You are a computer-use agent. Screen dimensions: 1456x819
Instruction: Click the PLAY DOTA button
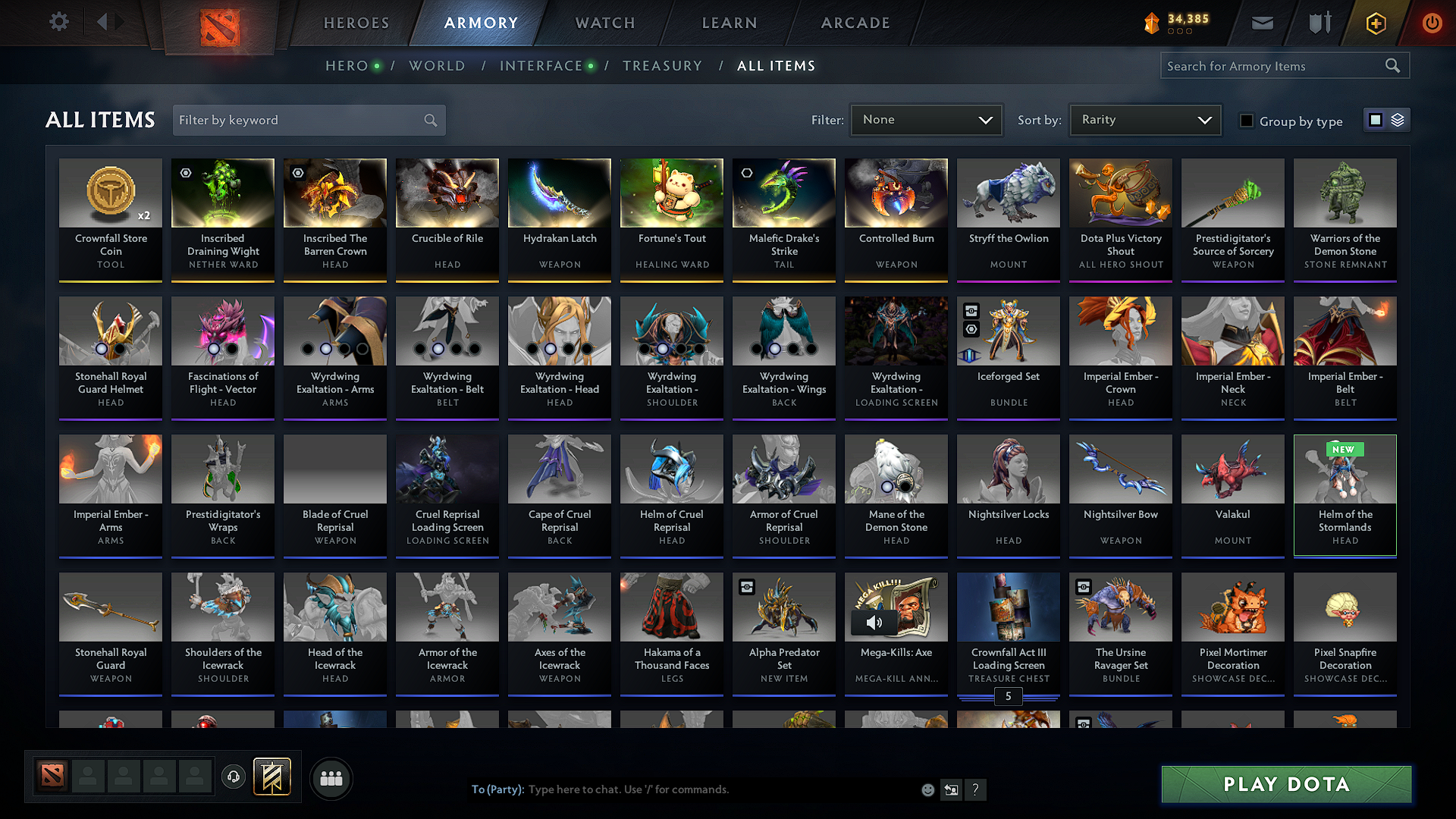(1285, 785)
